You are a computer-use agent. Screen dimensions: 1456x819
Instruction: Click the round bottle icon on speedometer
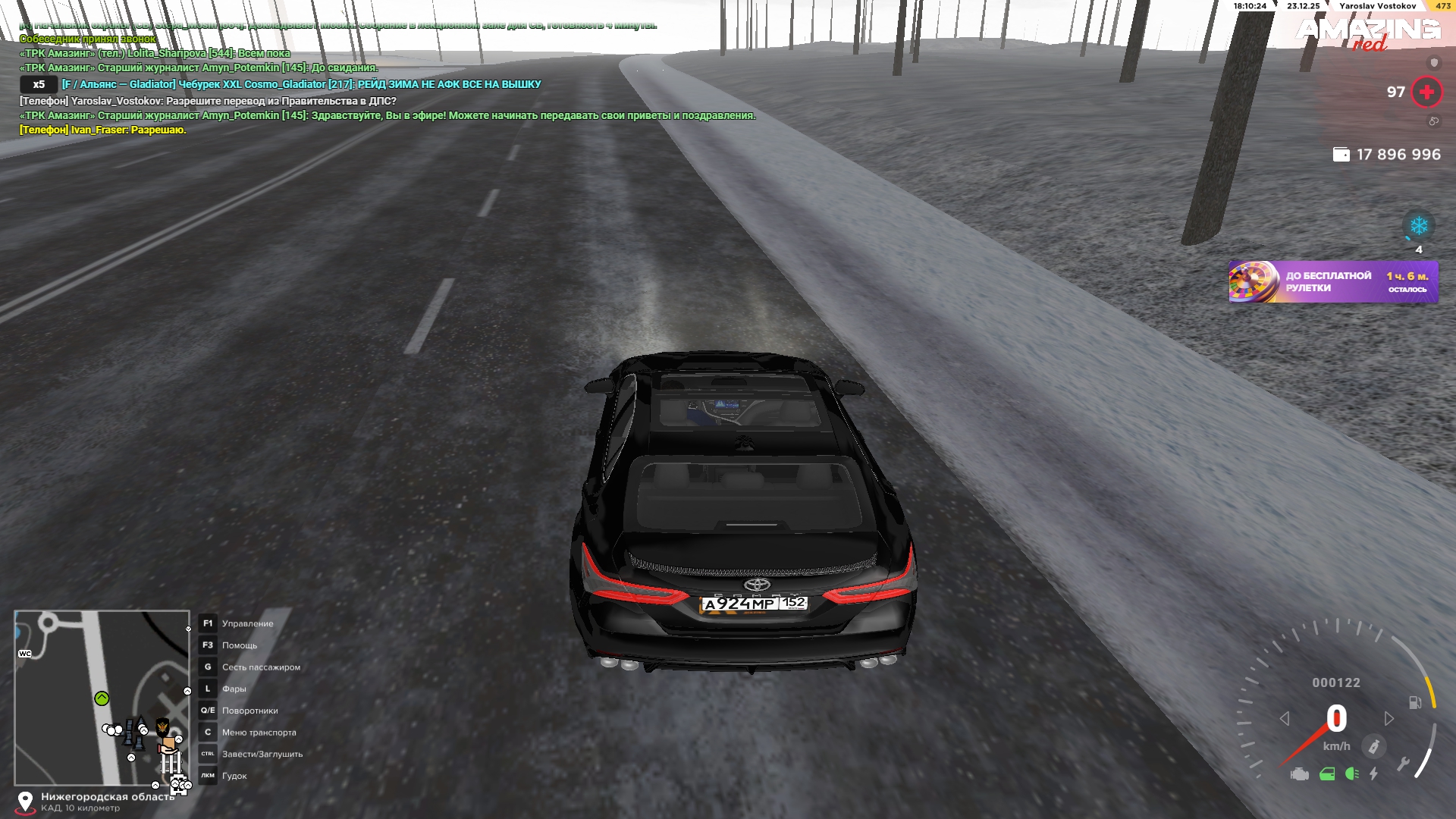(x=1373, y=747)
